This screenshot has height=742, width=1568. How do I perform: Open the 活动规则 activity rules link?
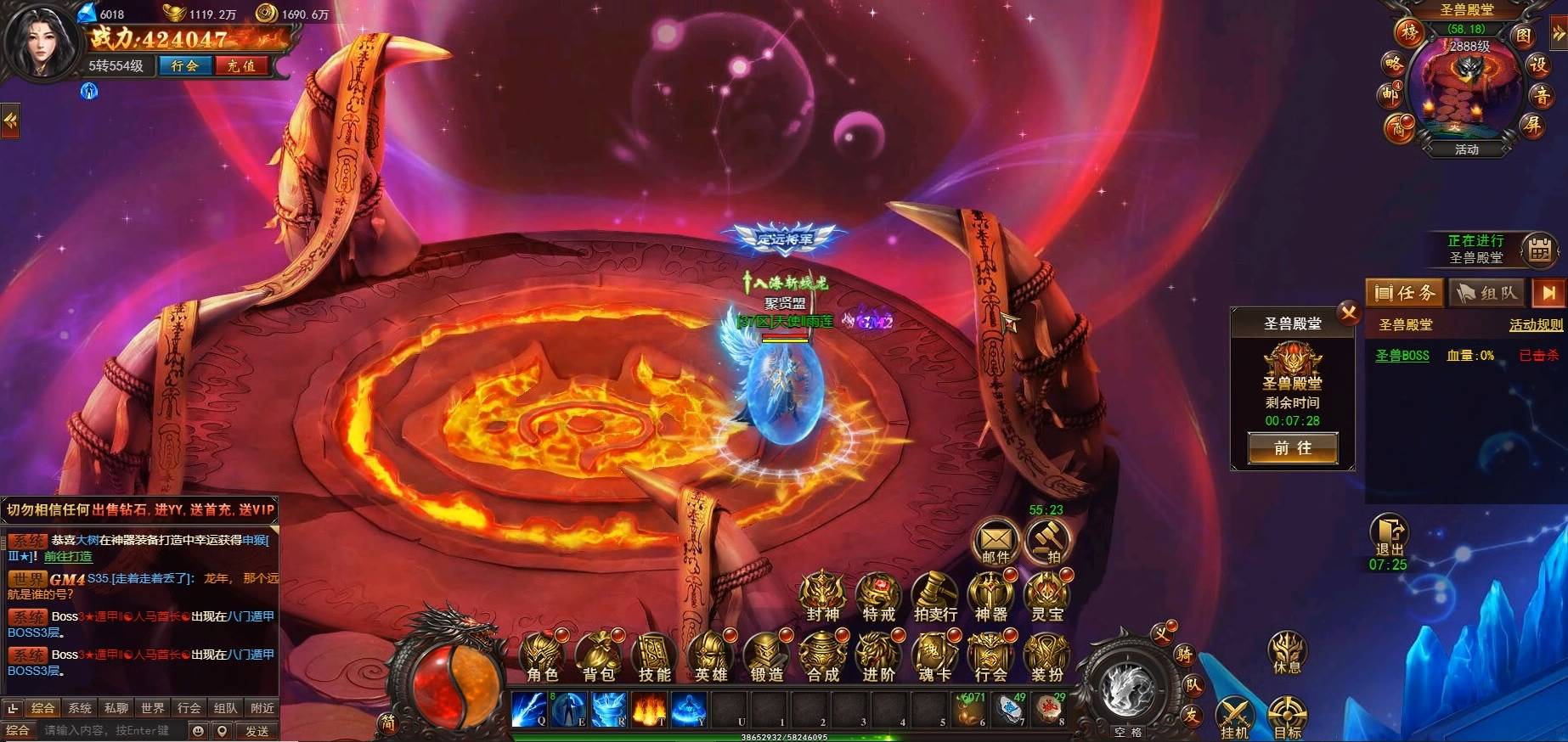click(1535, 324)
